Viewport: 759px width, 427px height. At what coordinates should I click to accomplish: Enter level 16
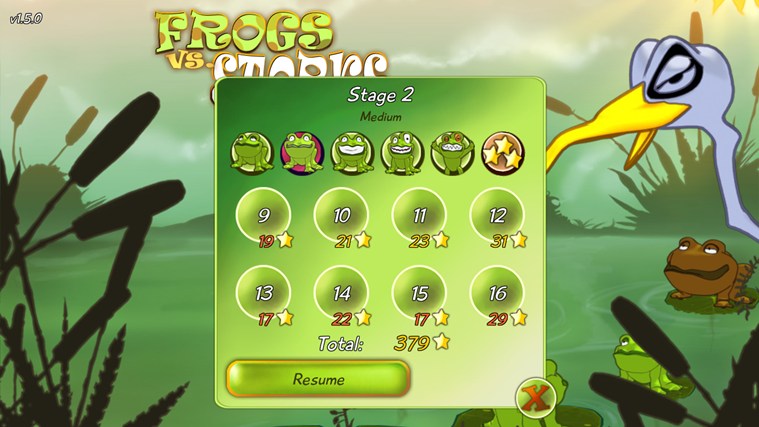pos(497,293)
